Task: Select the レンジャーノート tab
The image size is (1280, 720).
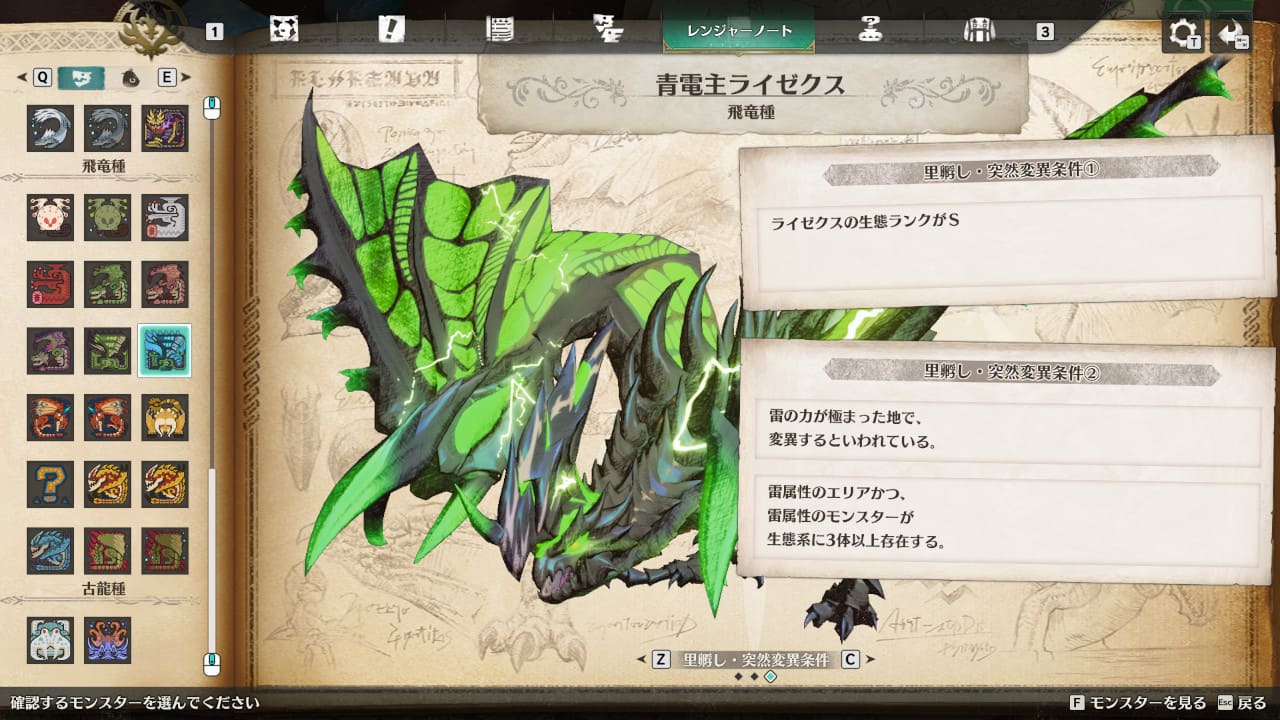Action: (x=739, y=31)
